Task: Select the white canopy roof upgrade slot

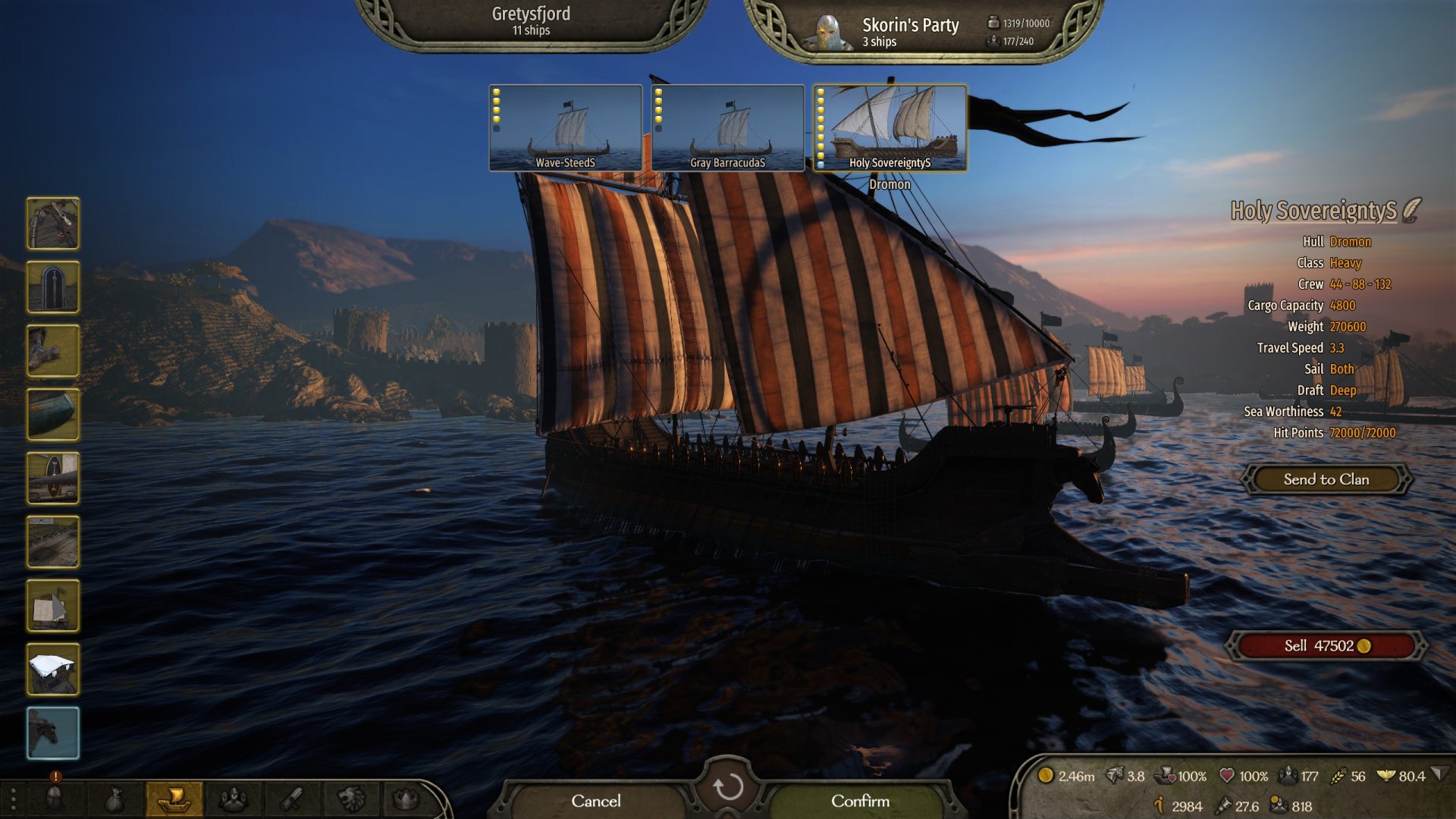Action: click(53, 670)
